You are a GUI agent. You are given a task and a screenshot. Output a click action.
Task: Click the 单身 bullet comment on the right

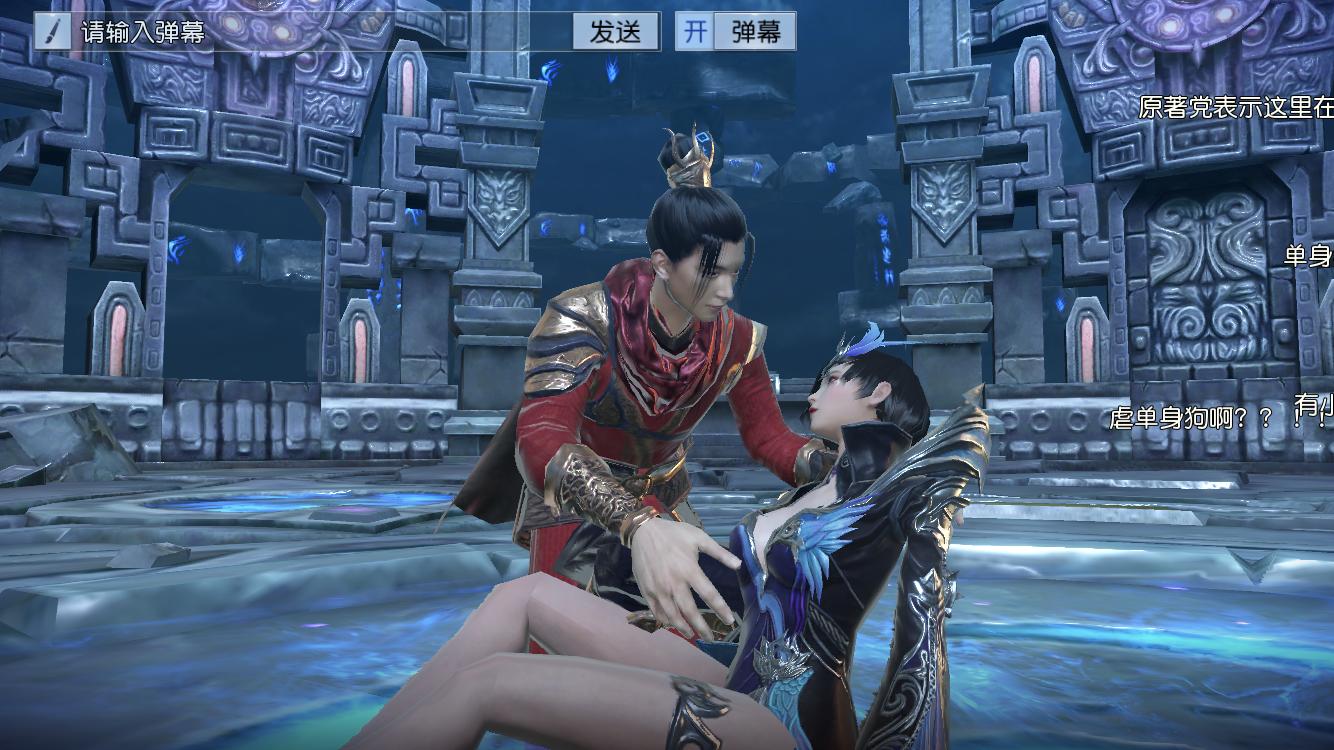(1310, 256)
